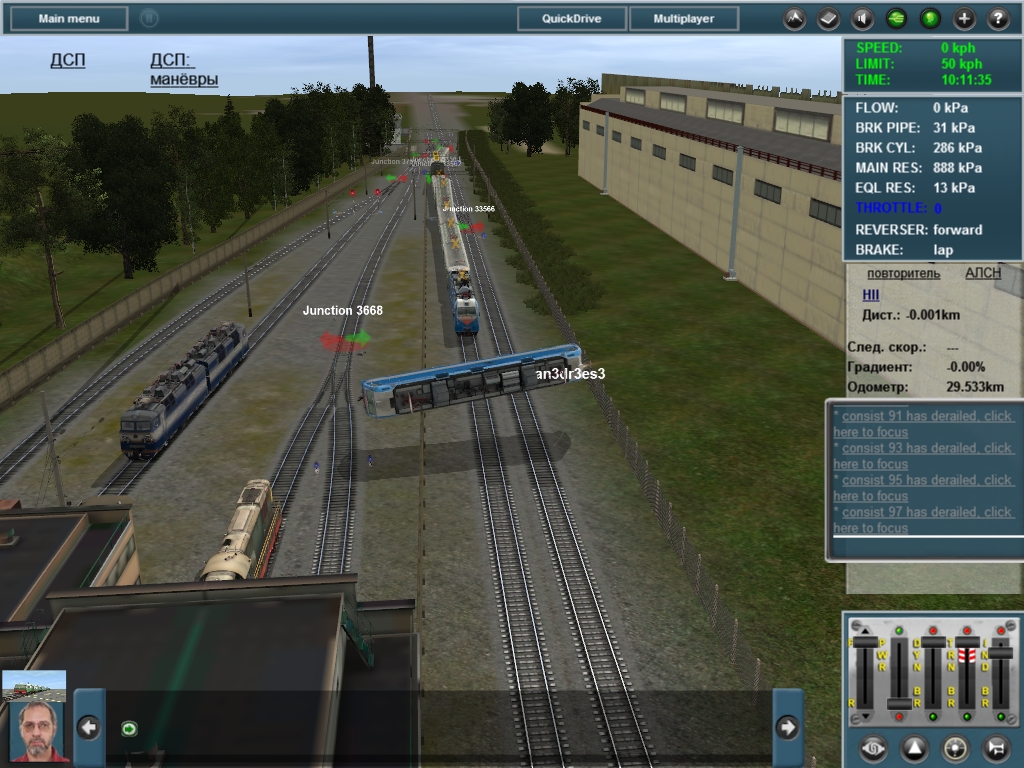Focus on derailed consist 91 message

(x=923, y=424)
